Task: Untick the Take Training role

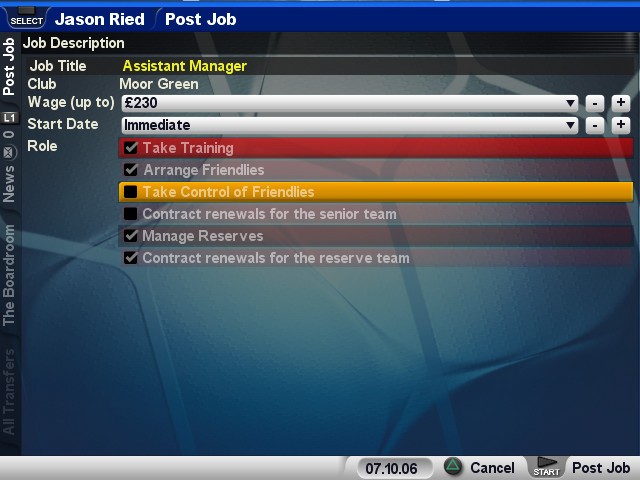Action: pos(131,148)
